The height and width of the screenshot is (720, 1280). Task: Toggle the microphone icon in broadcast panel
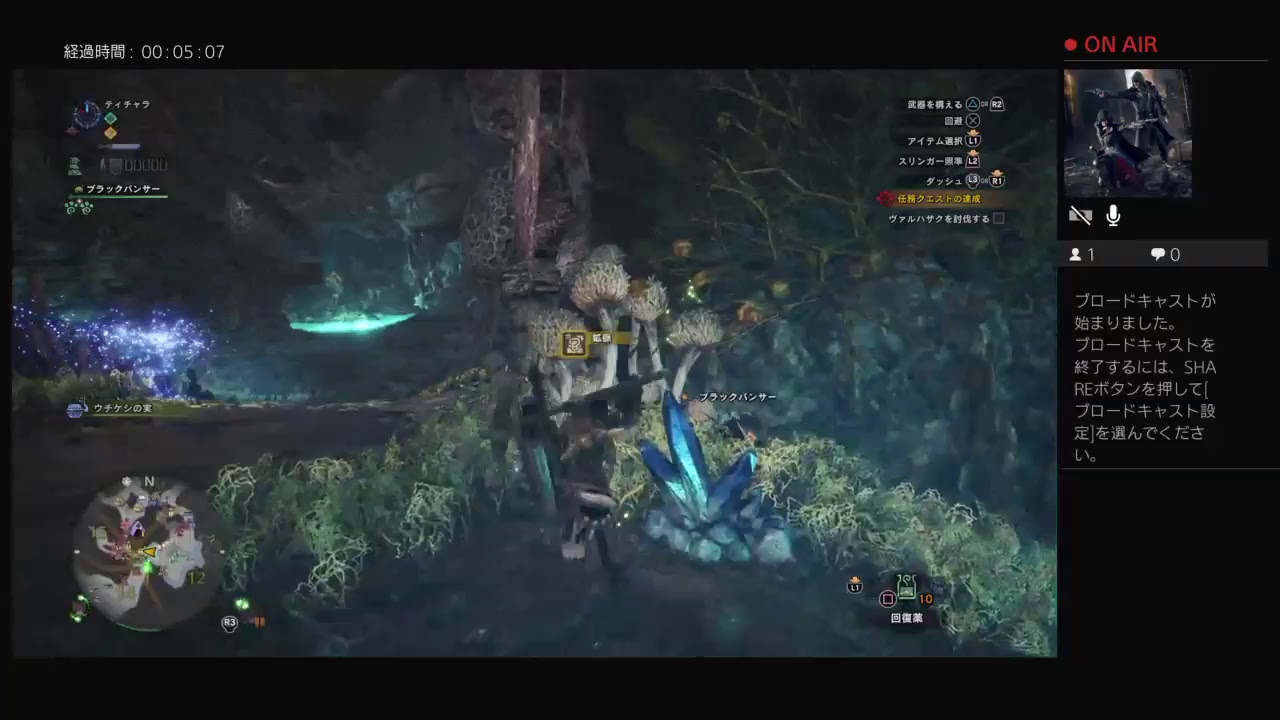(x=1112, y=215)
